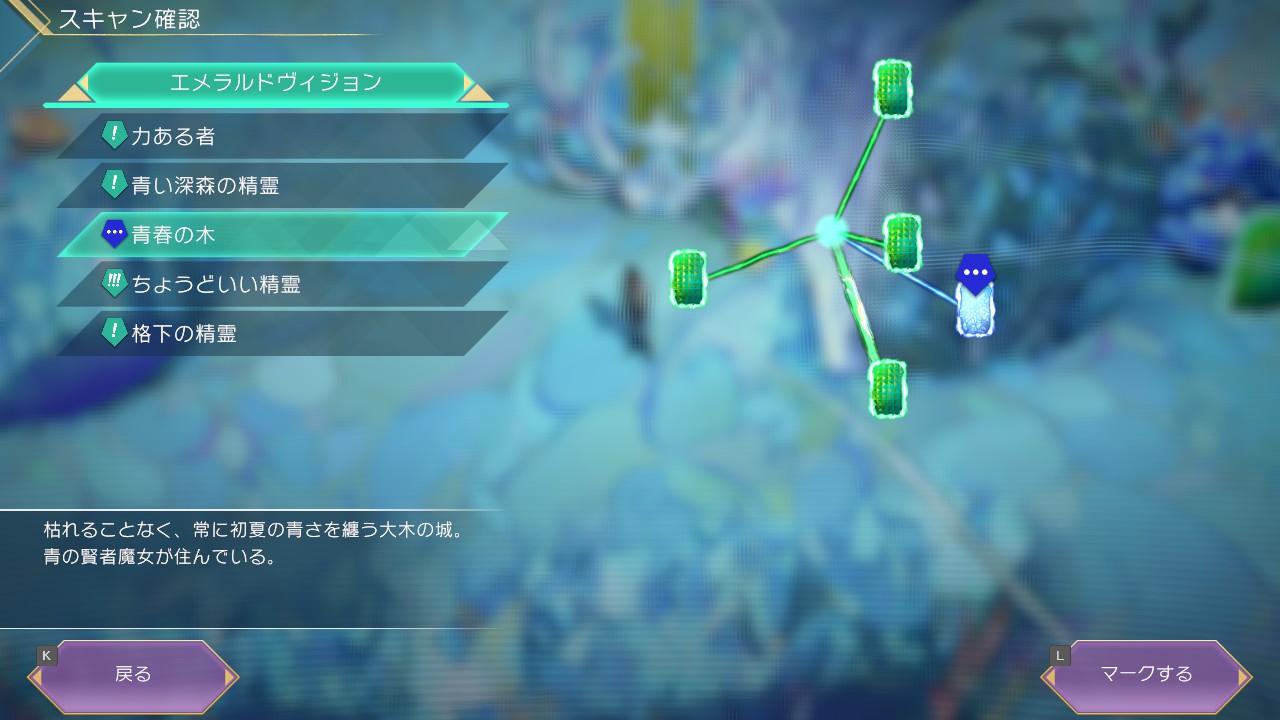Pick the ちょうどいい精霊 entry
This screenshot has width=1280, height=720.
click(280, 284)
